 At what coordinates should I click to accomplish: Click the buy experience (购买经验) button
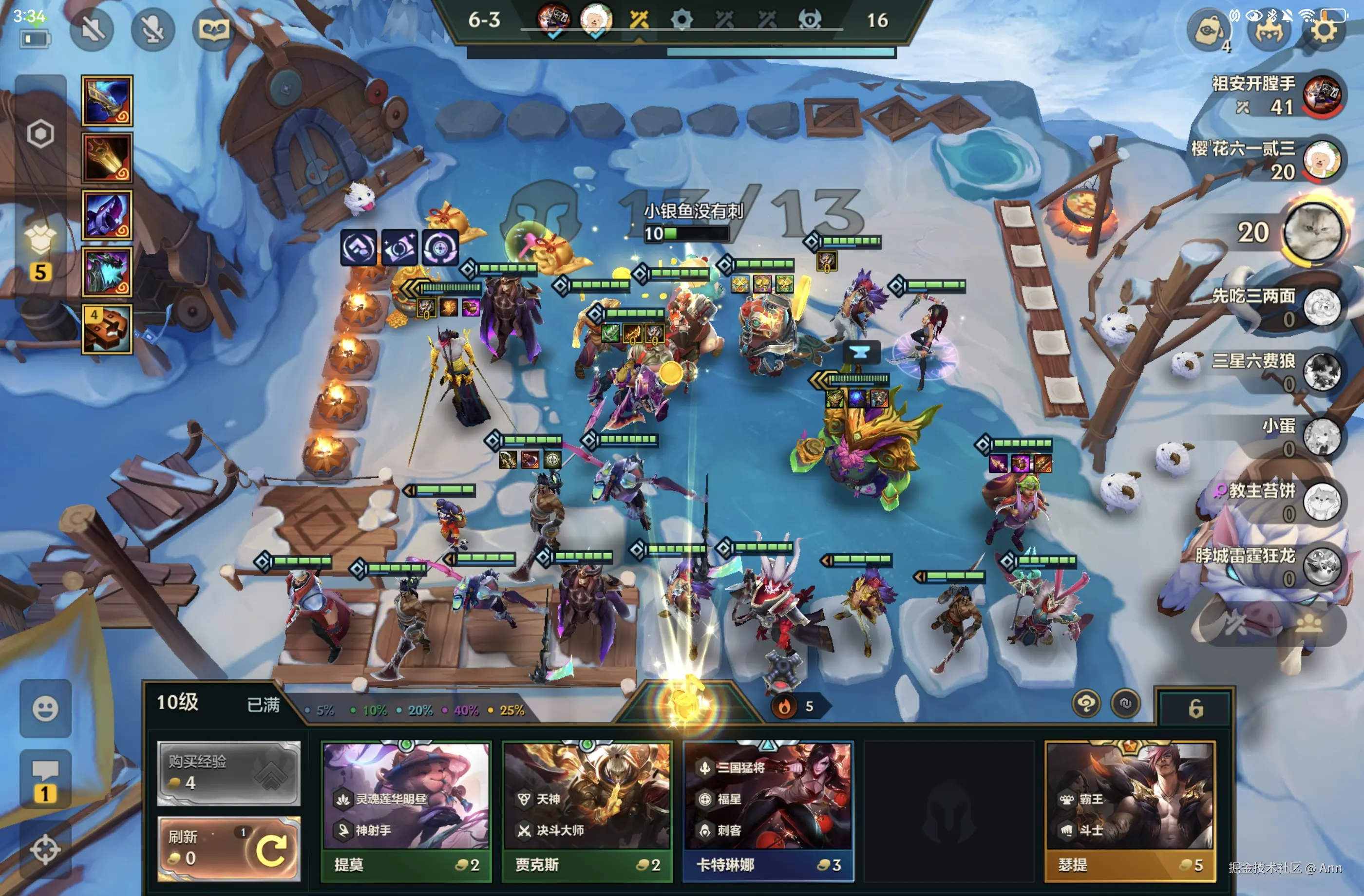(x=228, y=772)
